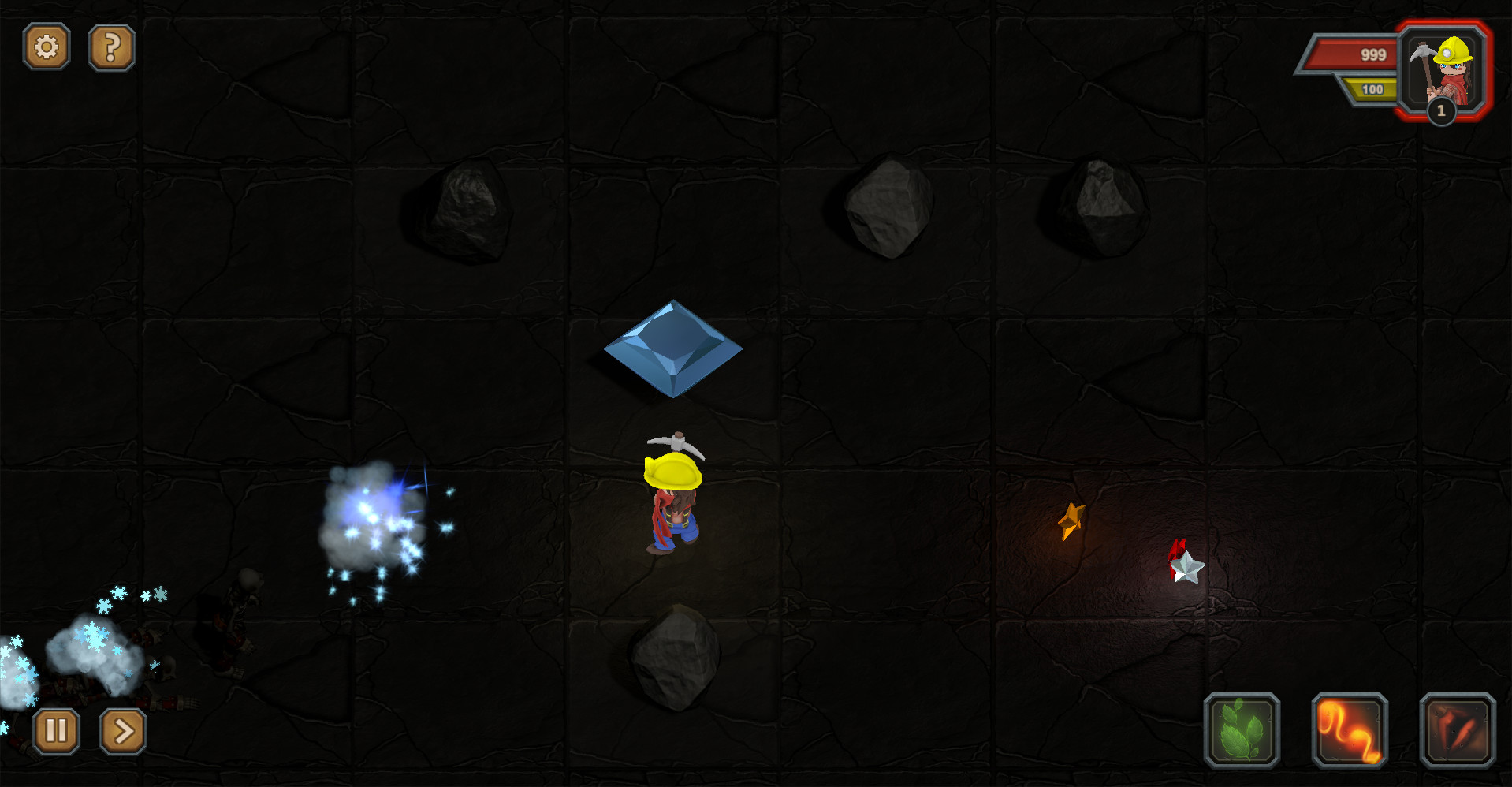Viewport: 1512px width, 787px height.
Task: Click the miner character in the center
Action: [674, 497]
